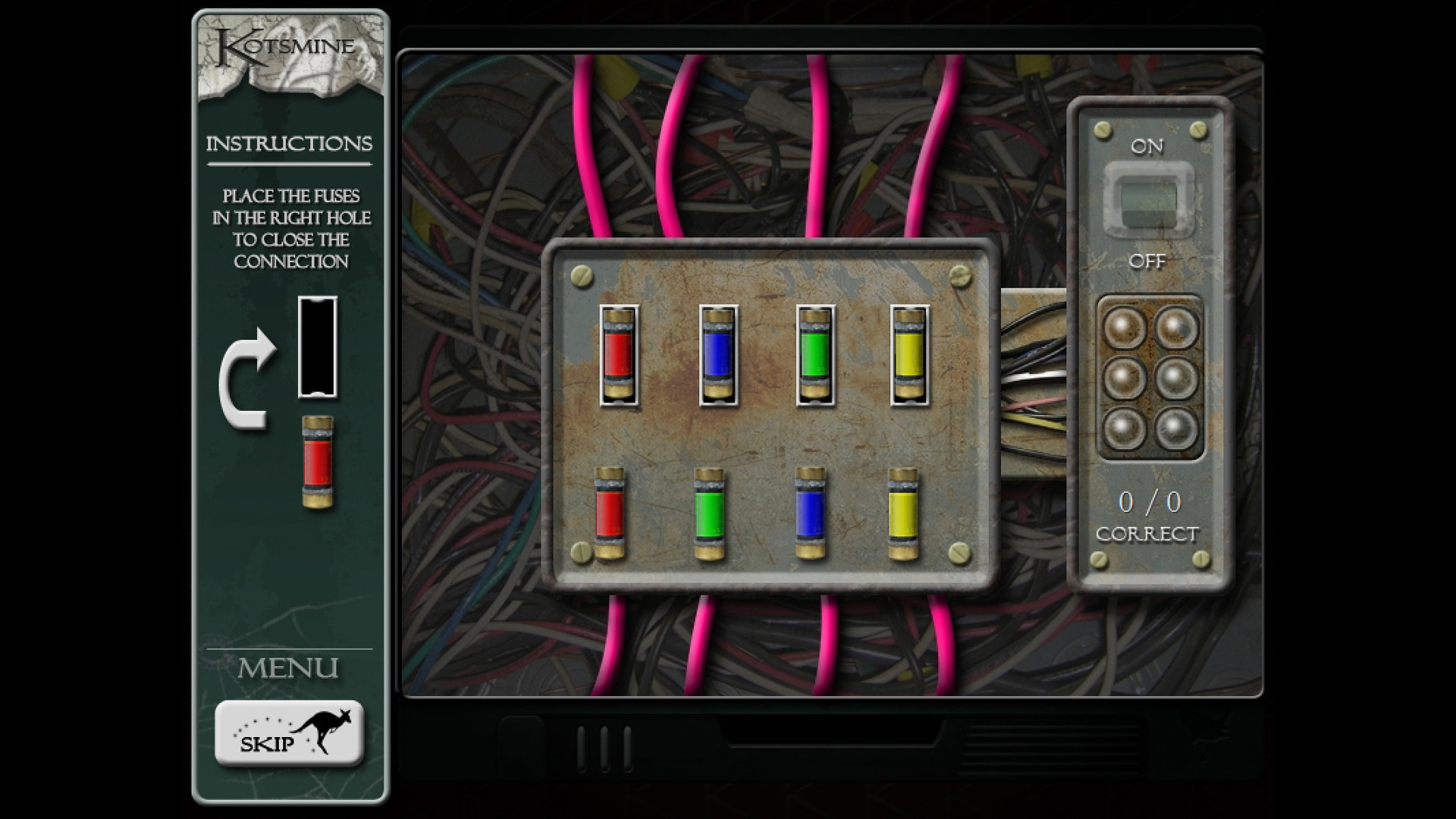Pick up the green fuse from the top row
Screen dimensions: 1456x819
pos(815,353)
